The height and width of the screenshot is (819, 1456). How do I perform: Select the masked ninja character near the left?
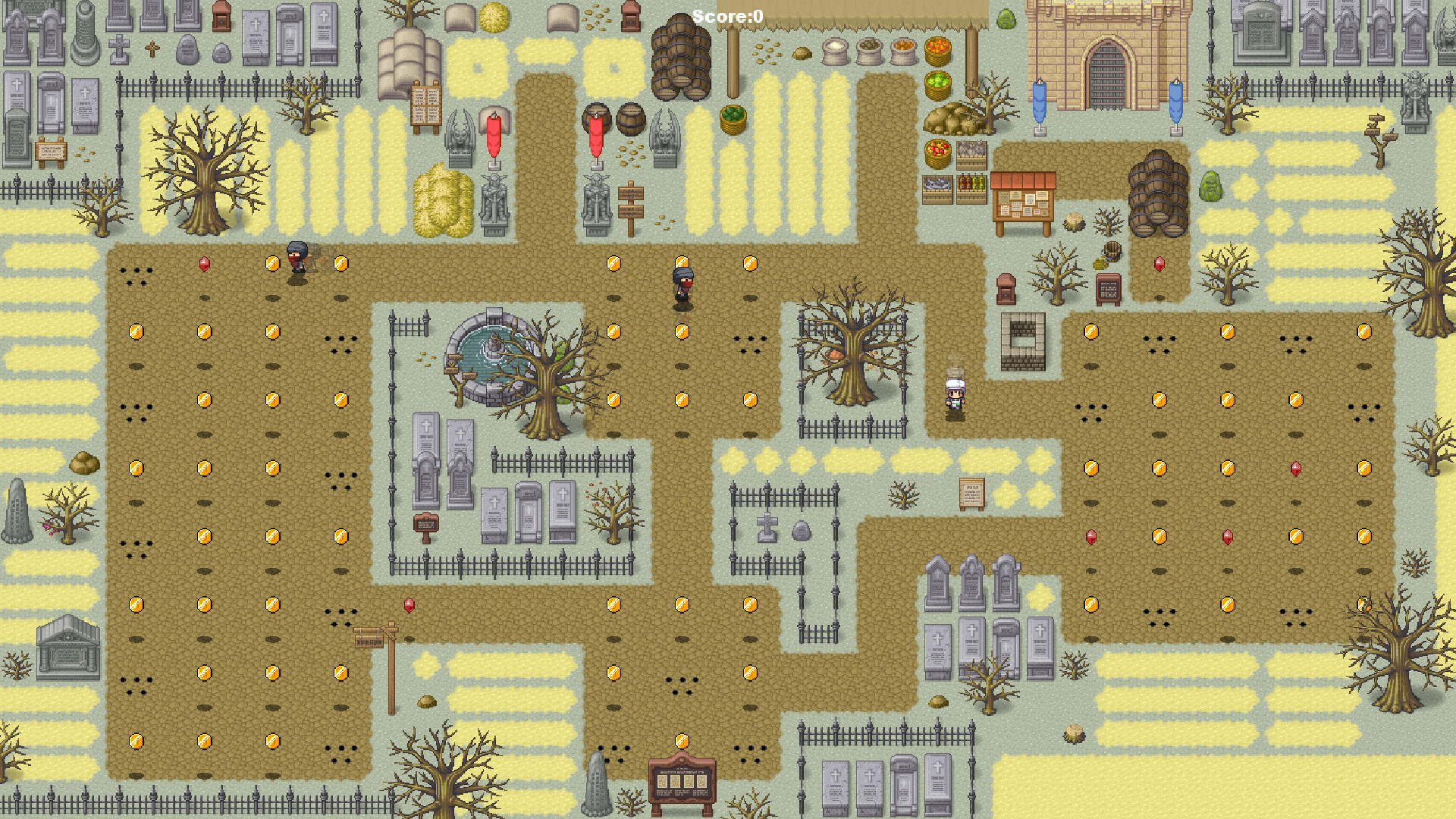pyautogui.click(x=296, y=258)
